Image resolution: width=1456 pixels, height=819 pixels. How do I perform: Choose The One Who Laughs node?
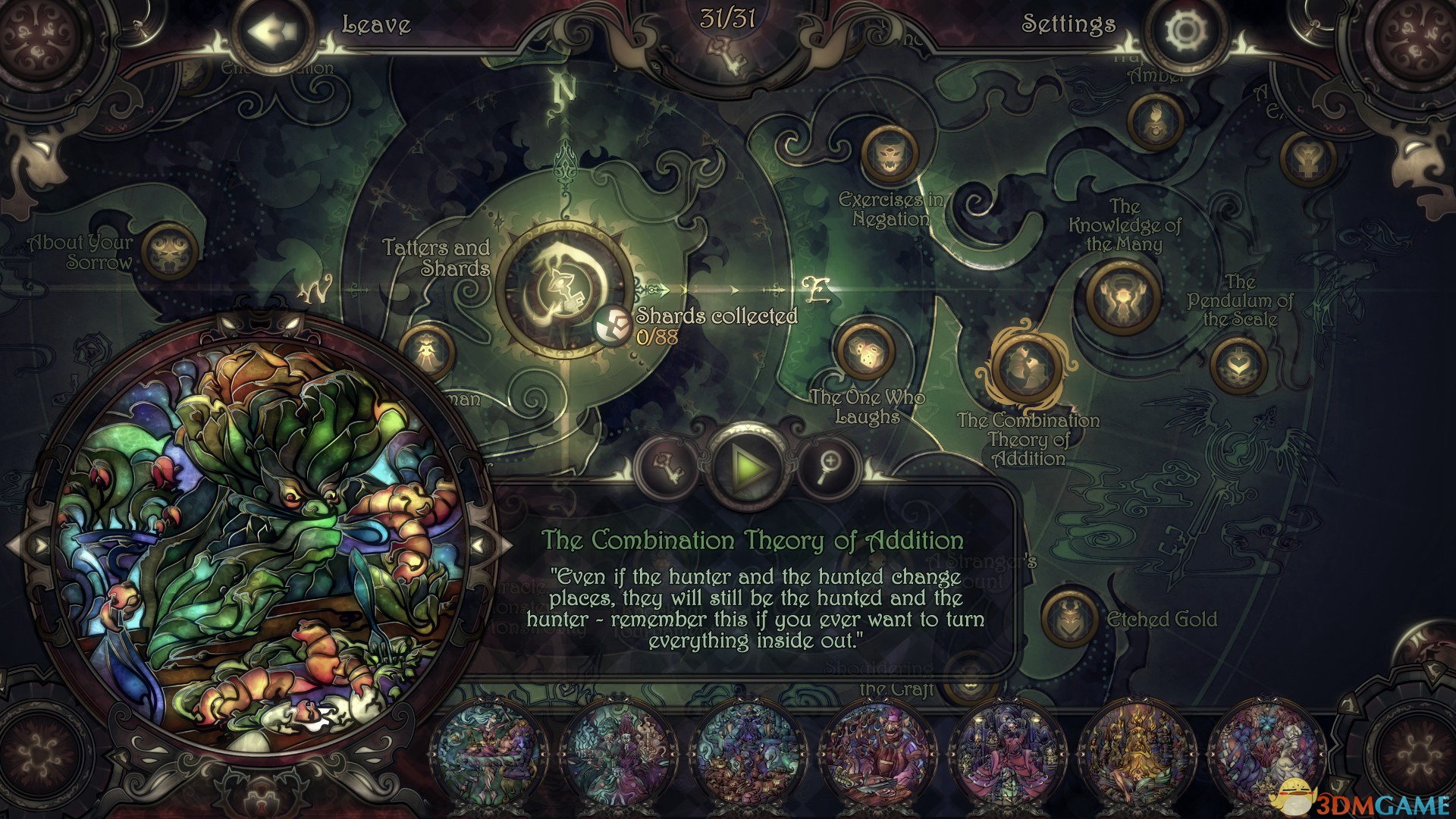click(x=864, y=350)
